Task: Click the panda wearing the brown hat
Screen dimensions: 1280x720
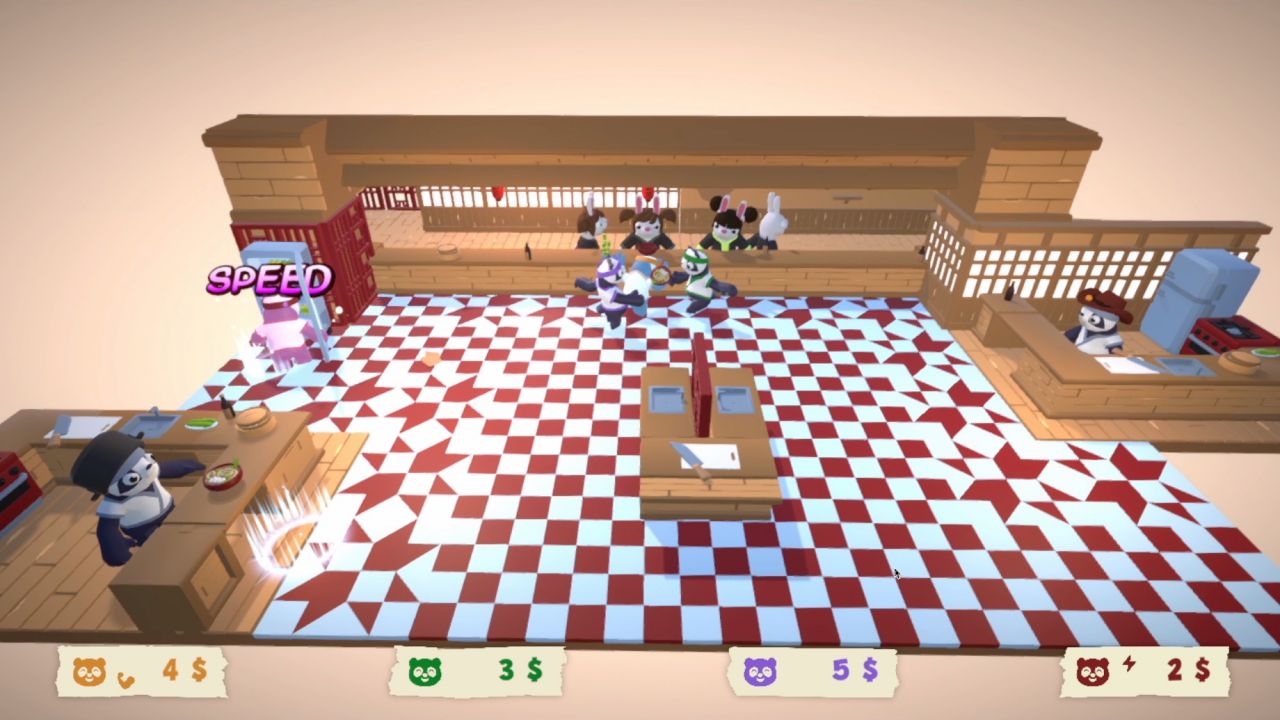Action: point(1098,320)
